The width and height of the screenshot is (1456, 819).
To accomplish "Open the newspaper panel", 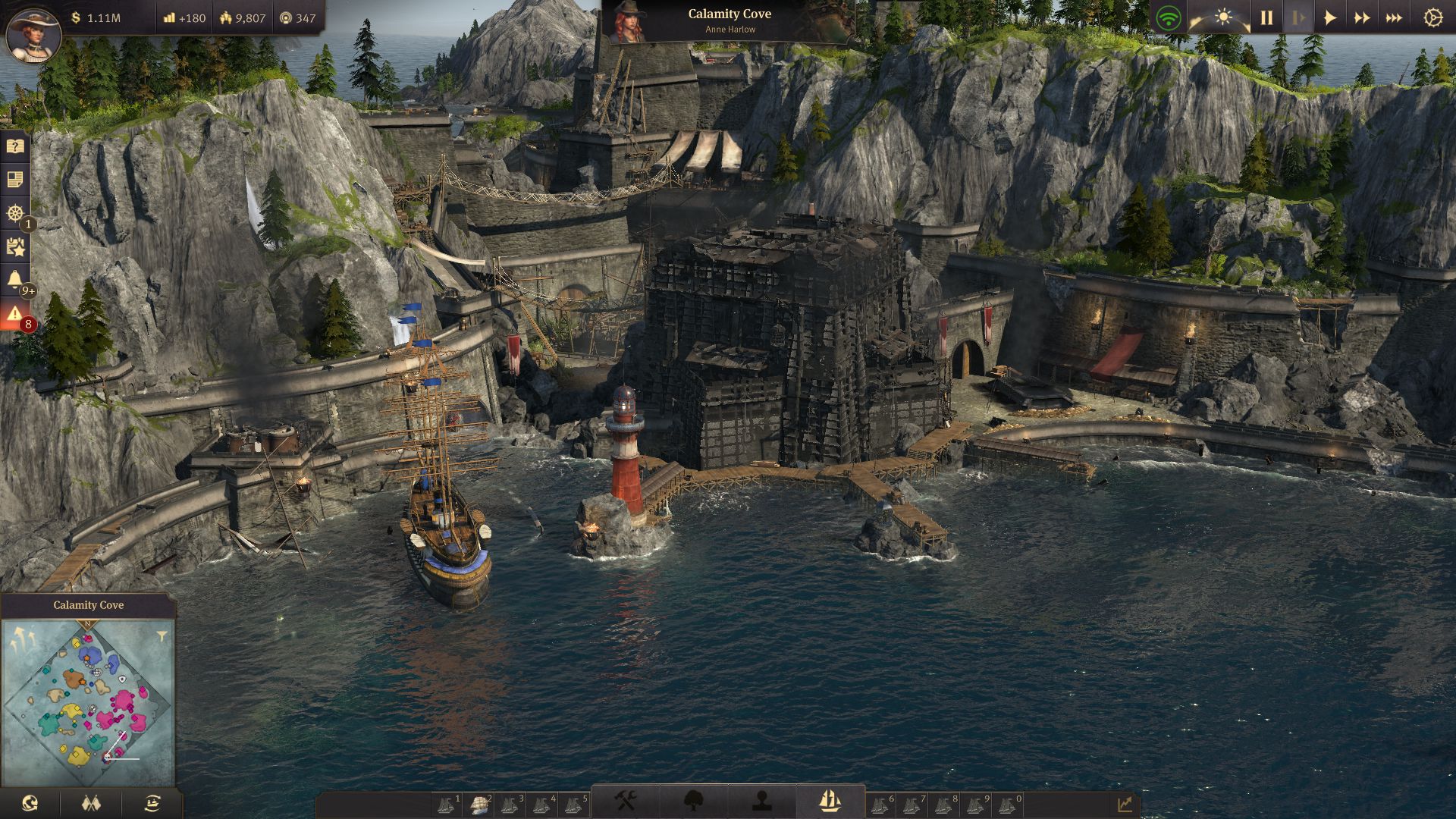I will click(15, 180).
